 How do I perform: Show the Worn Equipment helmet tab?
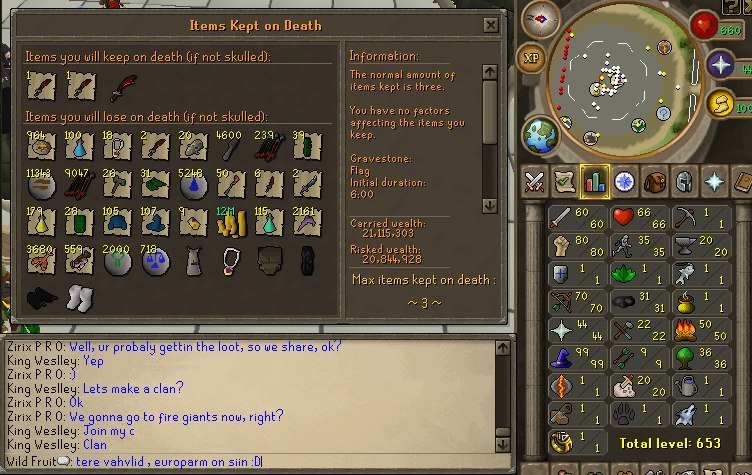tap(683, 181)
